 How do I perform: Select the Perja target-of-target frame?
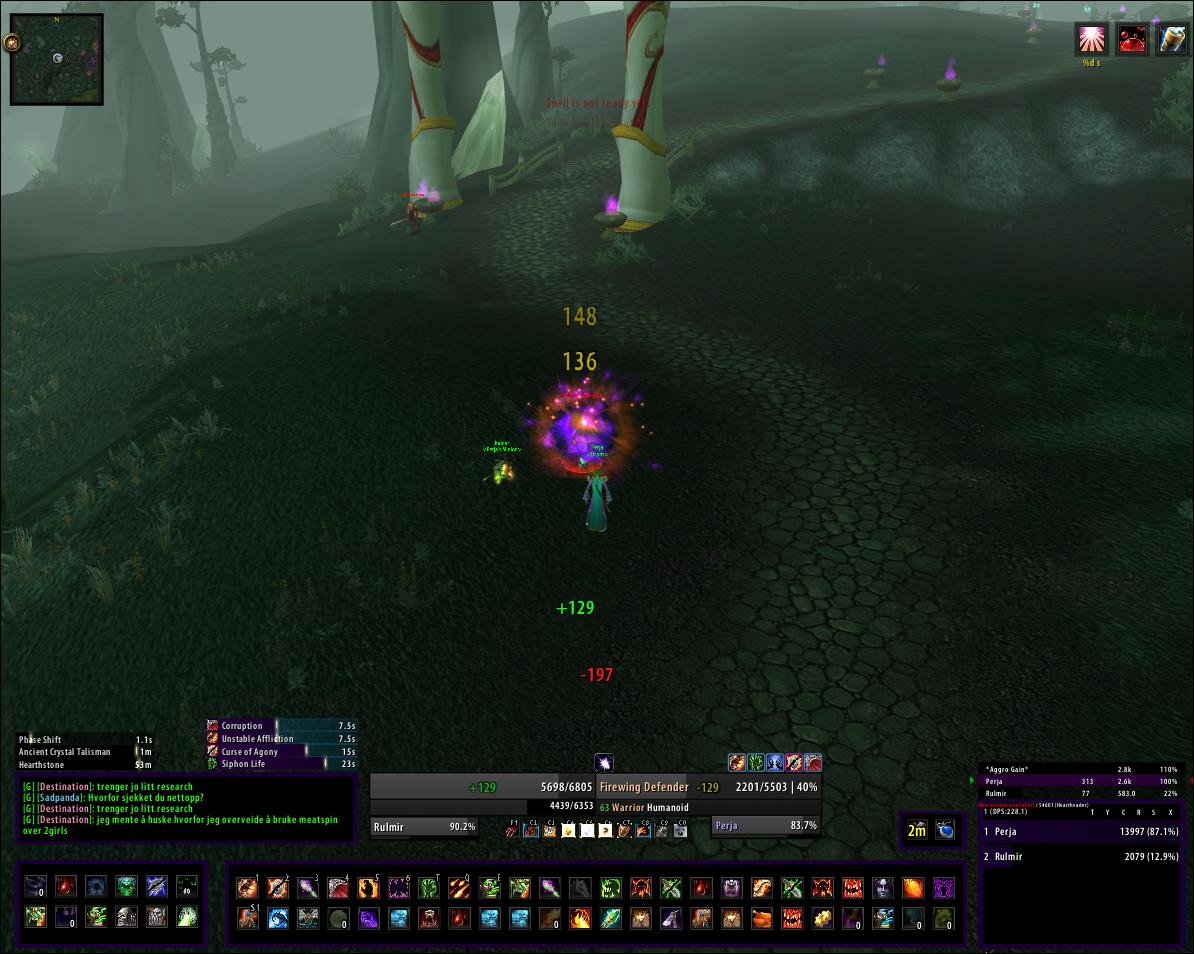pyautogui.click(x=766, y=826)
